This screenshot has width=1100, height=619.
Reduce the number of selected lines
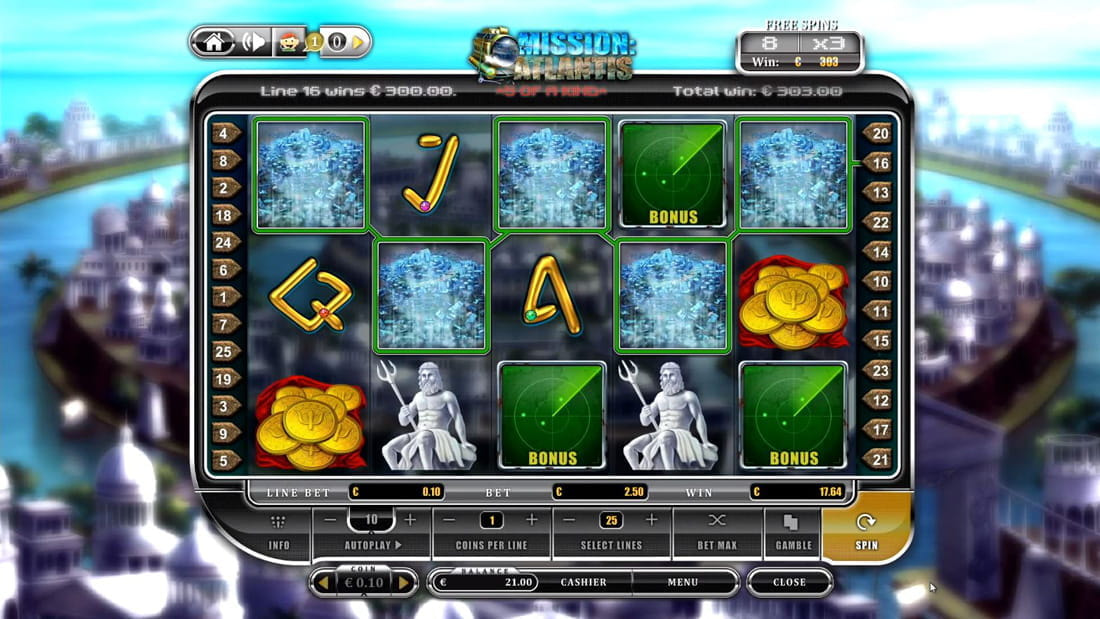pos(569,520)
